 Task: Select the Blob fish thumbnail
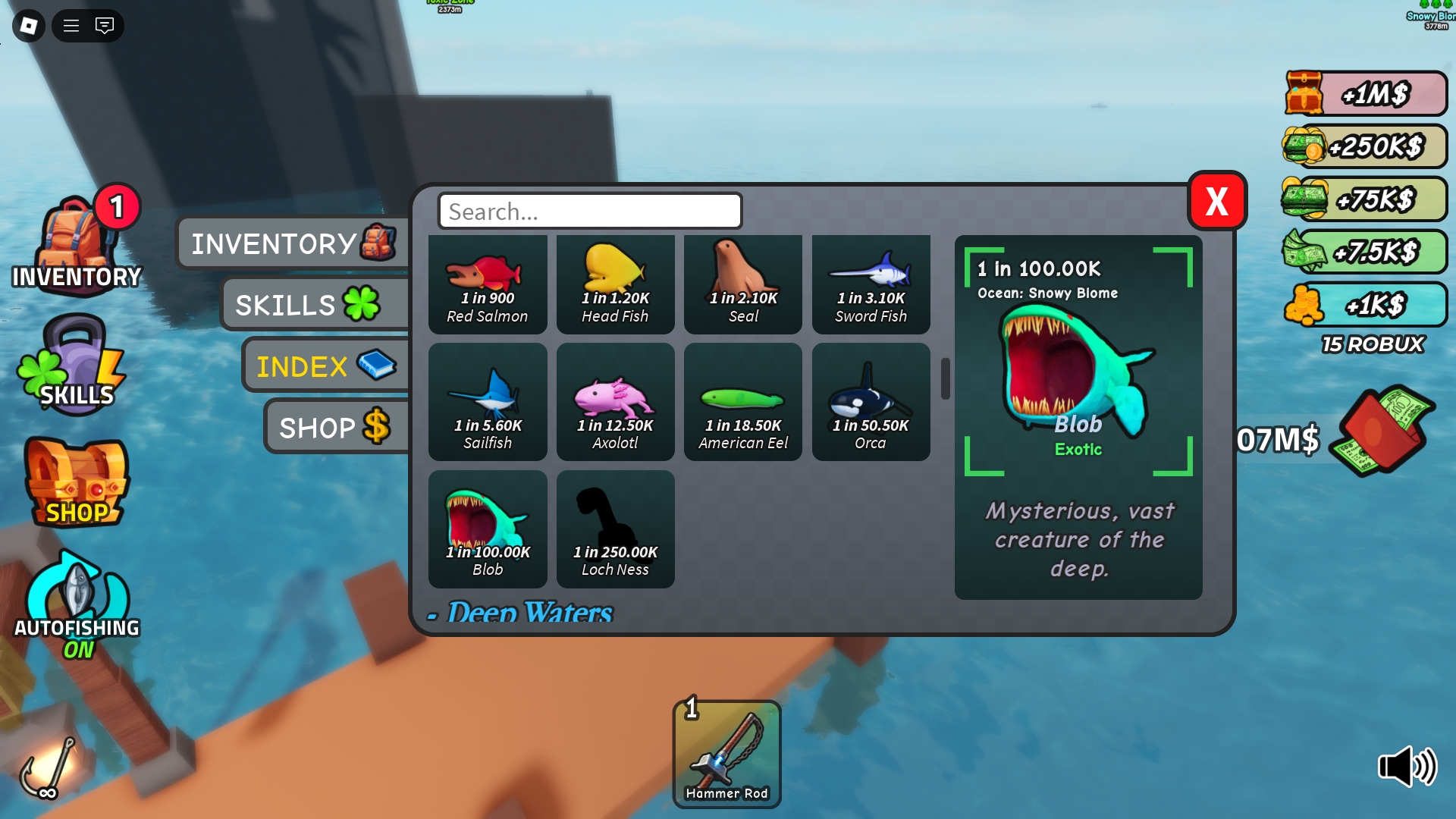[x=488, y=529]
